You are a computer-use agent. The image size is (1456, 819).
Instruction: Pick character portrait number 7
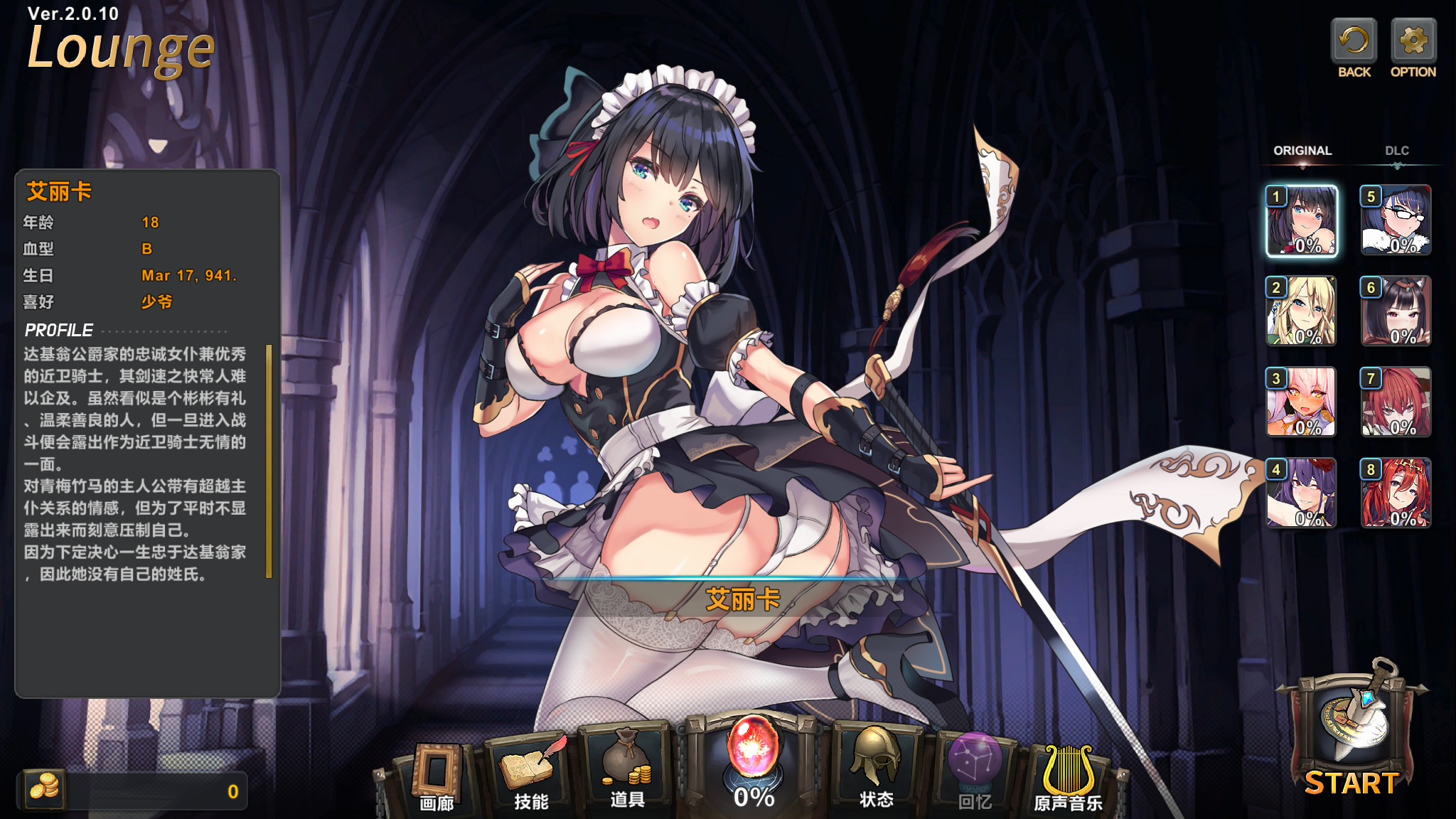[1396, 402]
